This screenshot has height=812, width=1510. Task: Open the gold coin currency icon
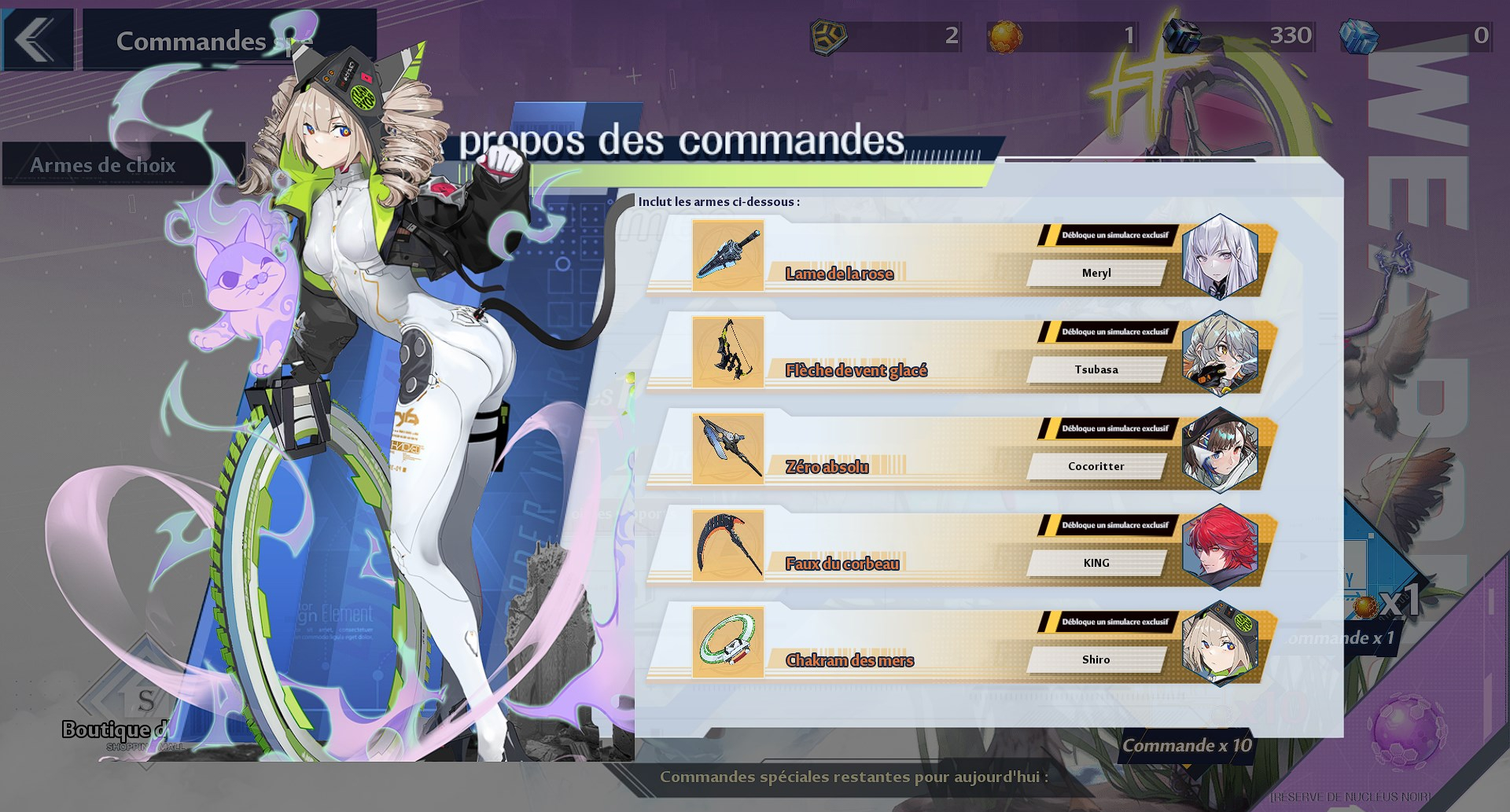829,35
